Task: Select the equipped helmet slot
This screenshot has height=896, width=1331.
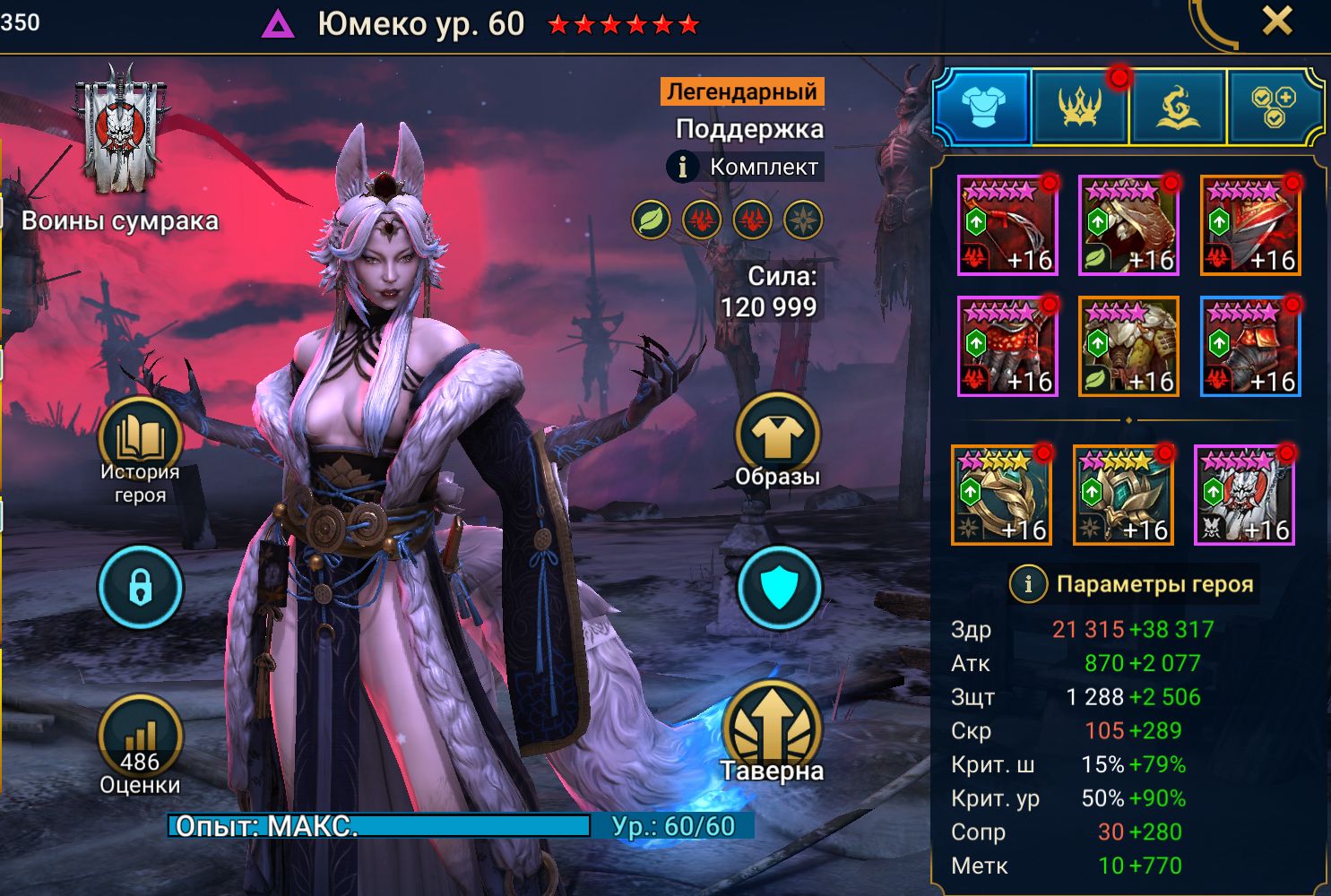Action: pyautogui.click(x=1128, y=225)
